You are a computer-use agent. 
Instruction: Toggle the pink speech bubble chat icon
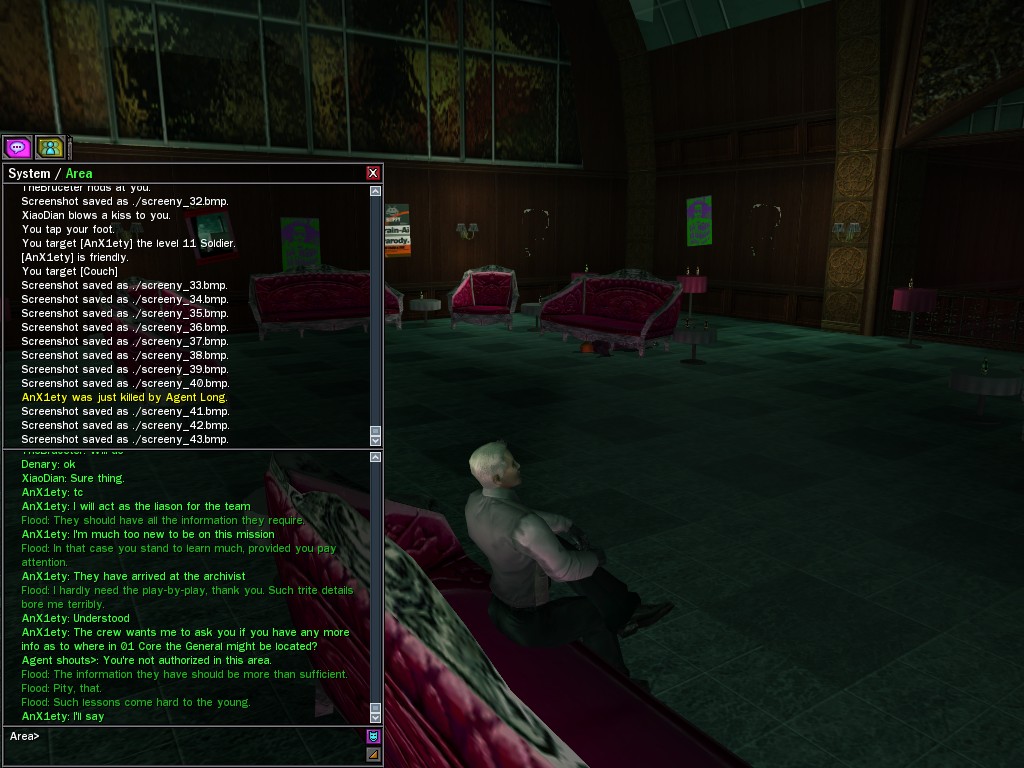tap(17, 148)
